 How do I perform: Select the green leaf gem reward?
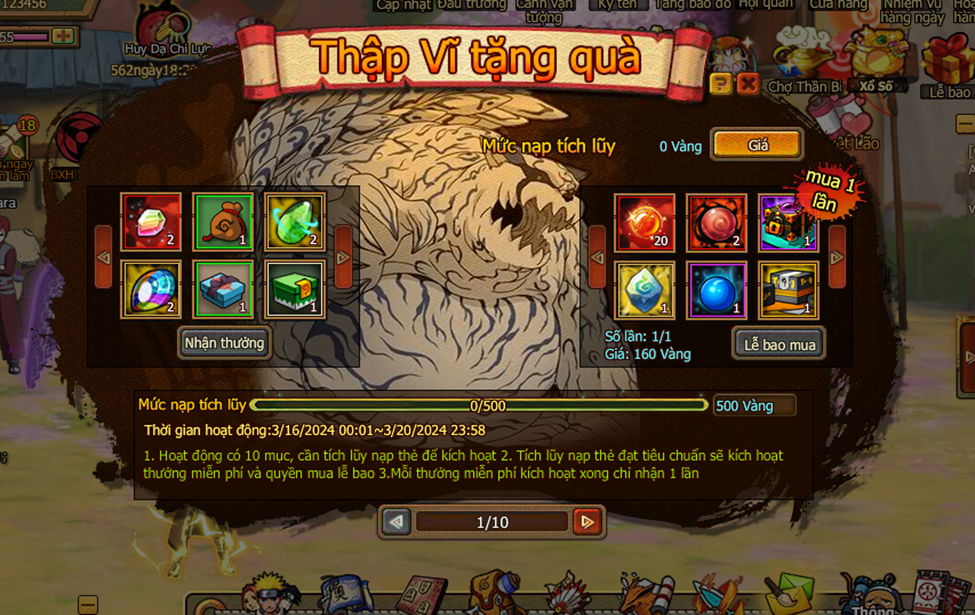pyautogui.click(x=294, y=221)
